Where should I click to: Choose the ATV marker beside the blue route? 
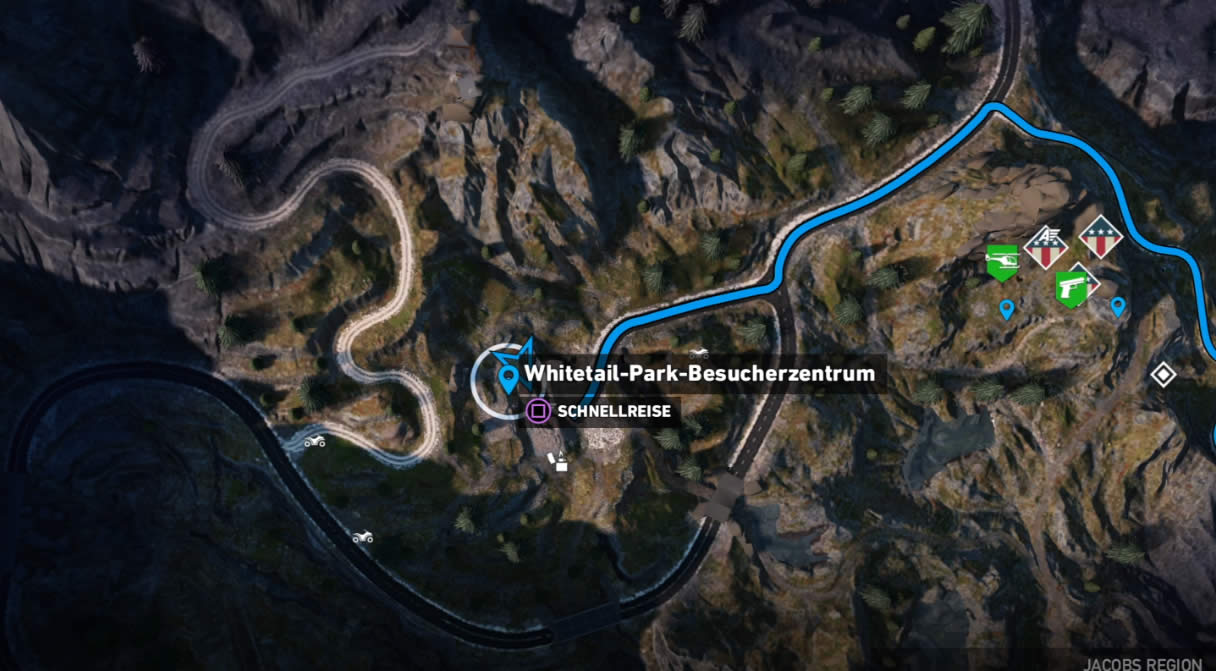coord(699,353)
